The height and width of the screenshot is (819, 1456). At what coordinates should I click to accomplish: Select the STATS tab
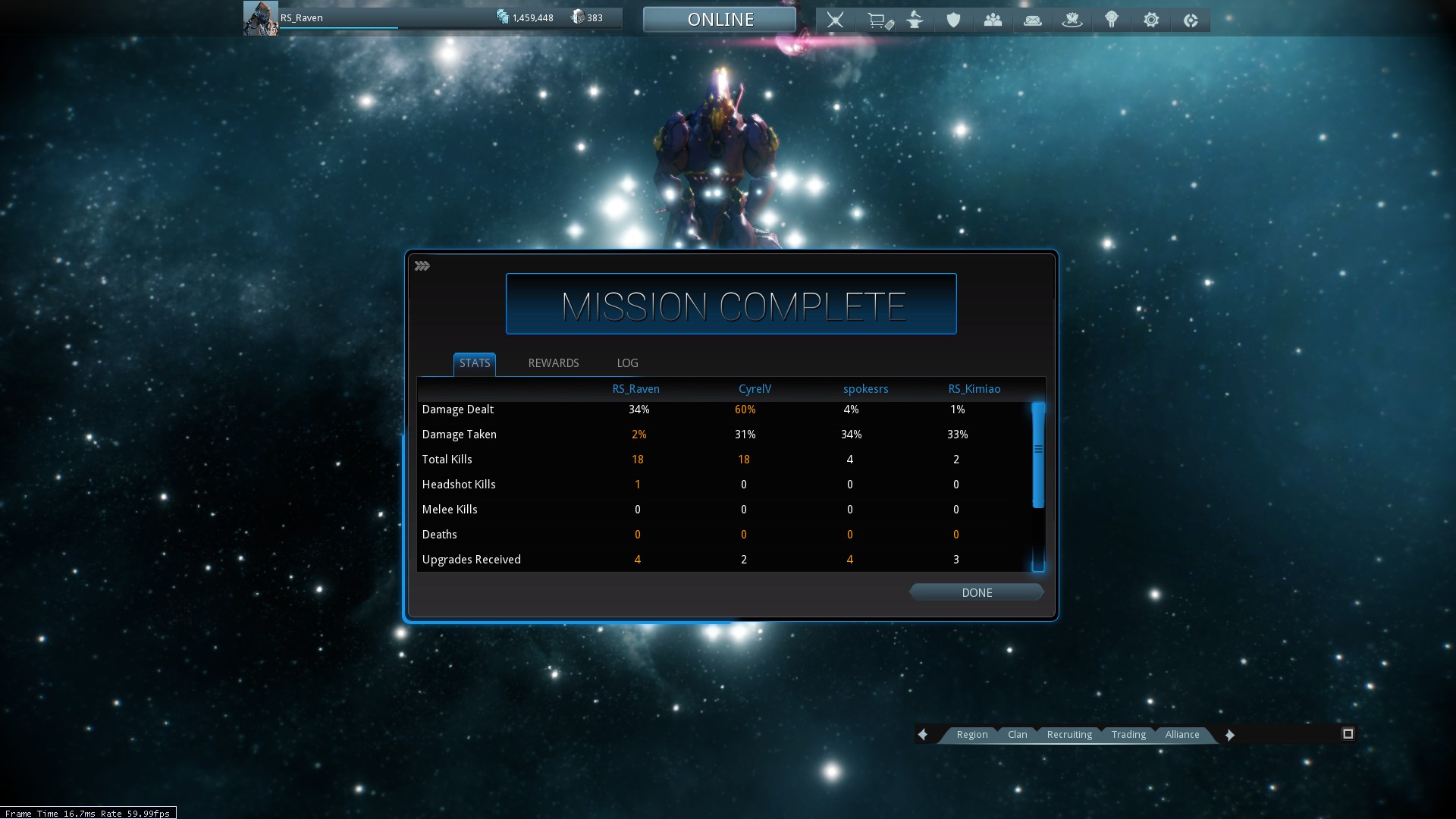click(x=475, y=363)
